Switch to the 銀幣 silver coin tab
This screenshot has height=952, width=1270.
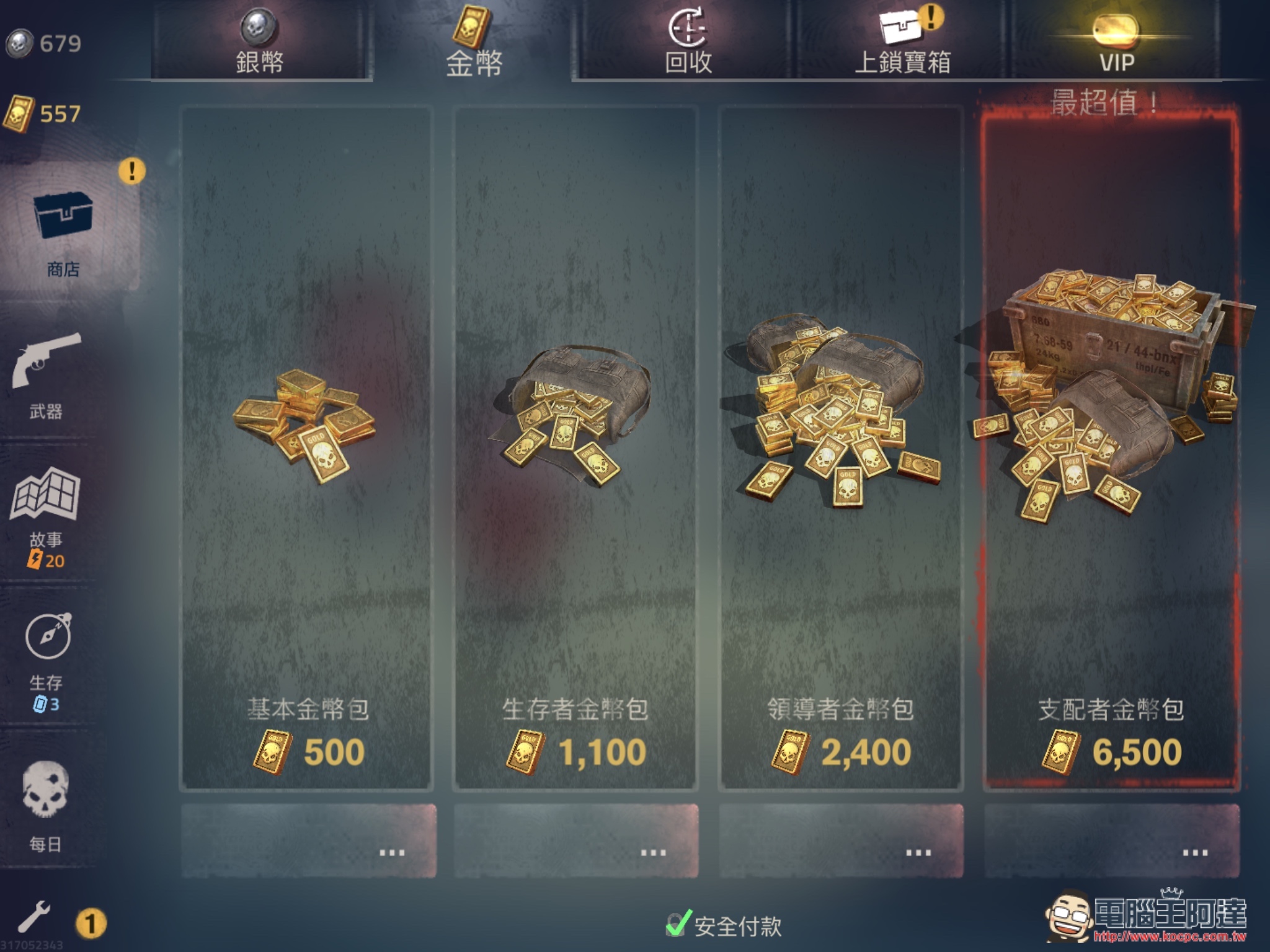click(x=260, y=43)
